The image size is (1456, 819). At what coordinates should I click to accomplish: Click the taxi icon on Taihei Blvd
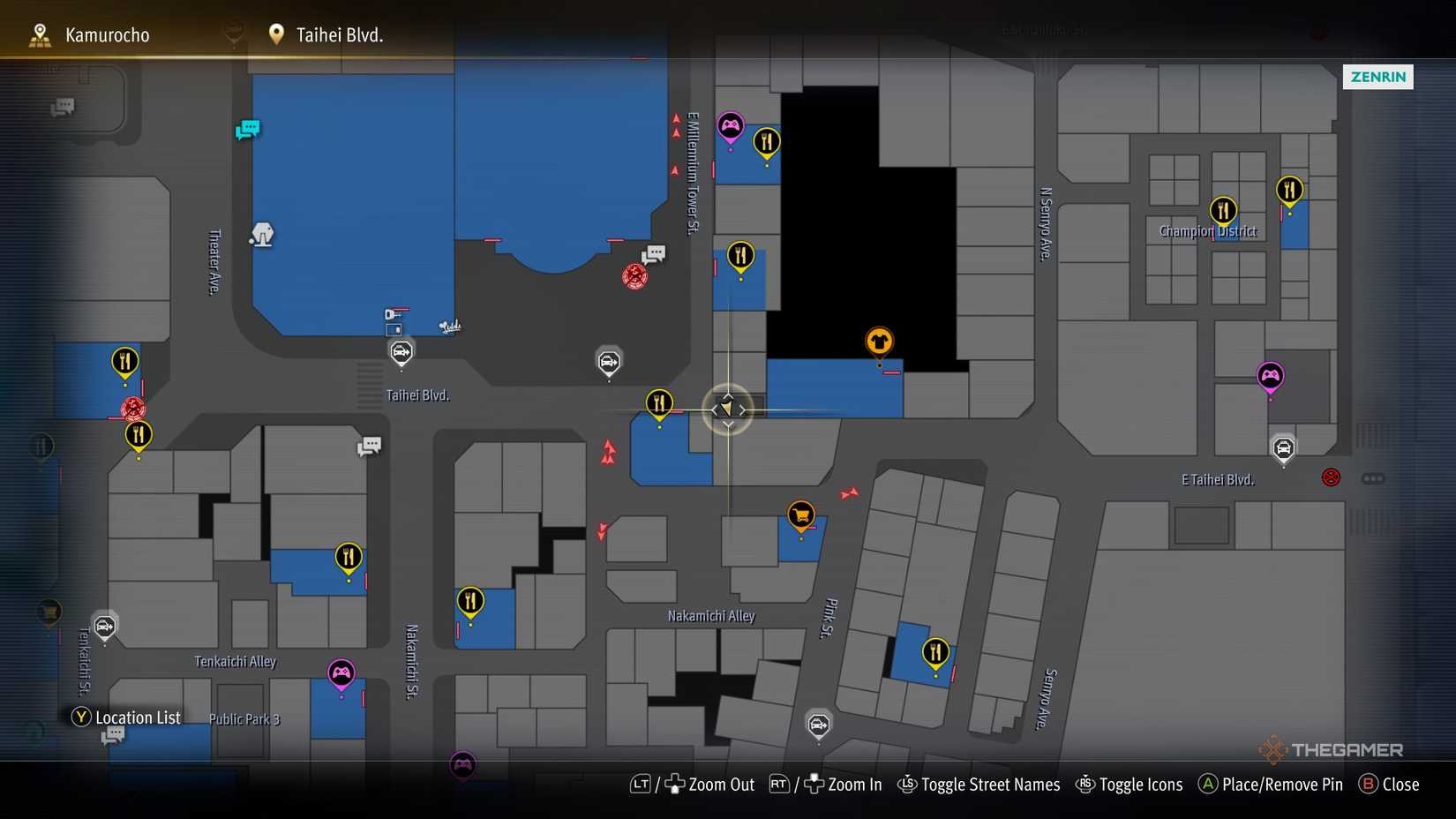click(402, 350)
